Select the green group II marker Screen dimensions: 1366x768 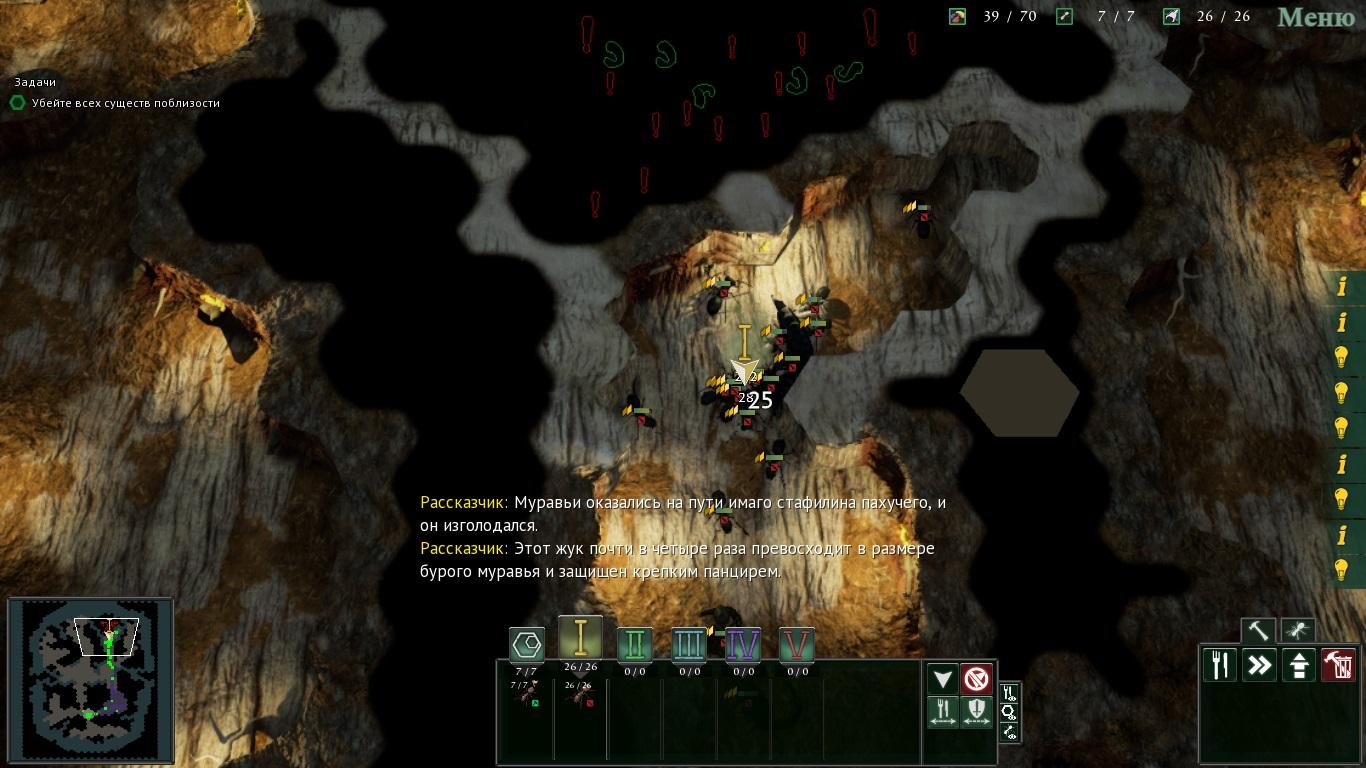pyautogui.click(x=635, y=645)
